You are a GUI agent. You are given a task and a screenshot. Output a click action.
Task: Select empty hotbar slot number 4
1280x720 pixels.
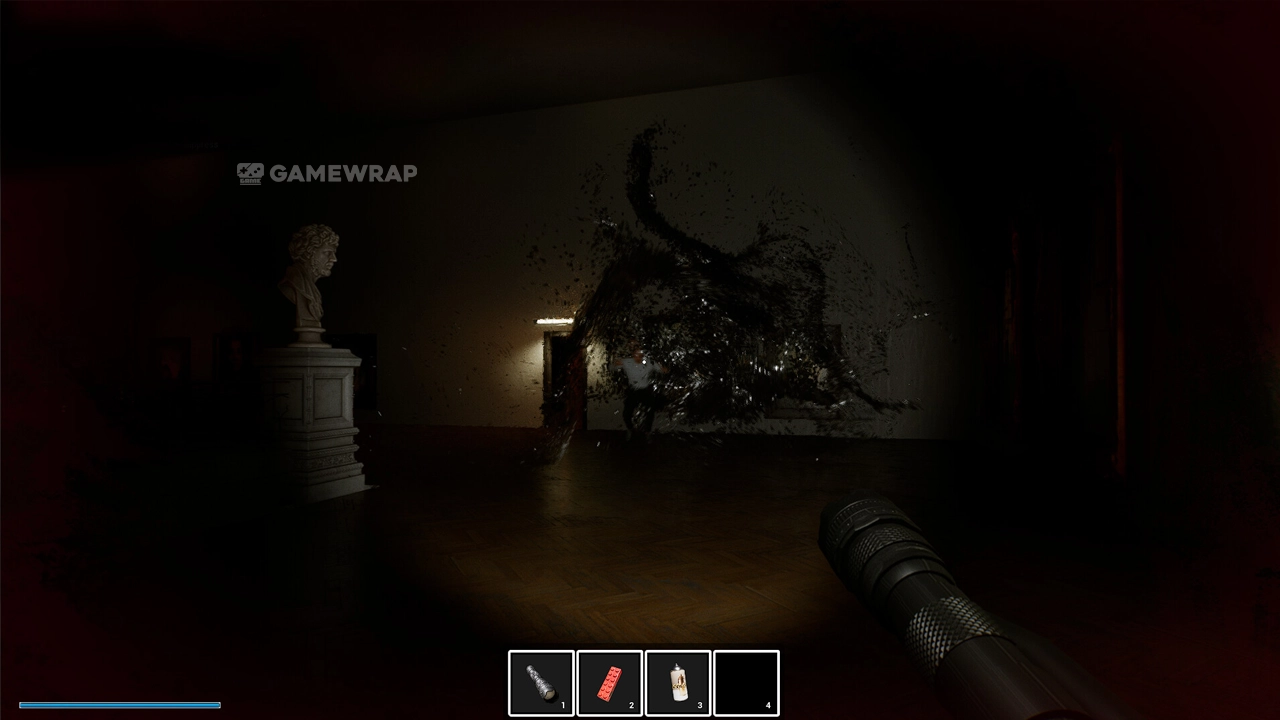coord(746,683)
